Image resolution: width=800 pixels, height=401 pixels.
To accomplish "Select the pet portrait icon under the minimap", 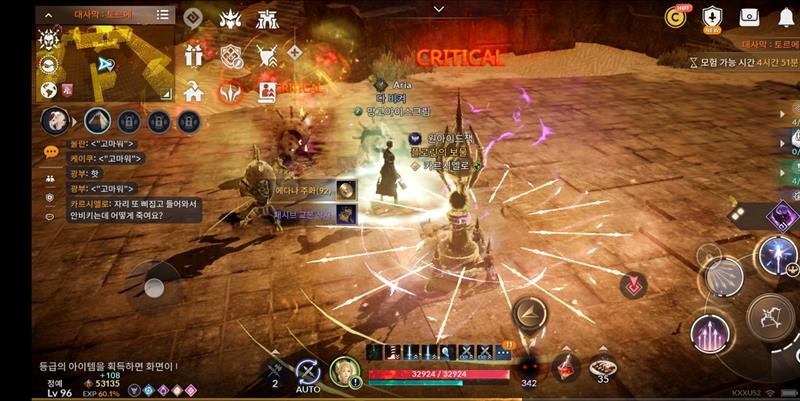I will (x=54, y=121).
